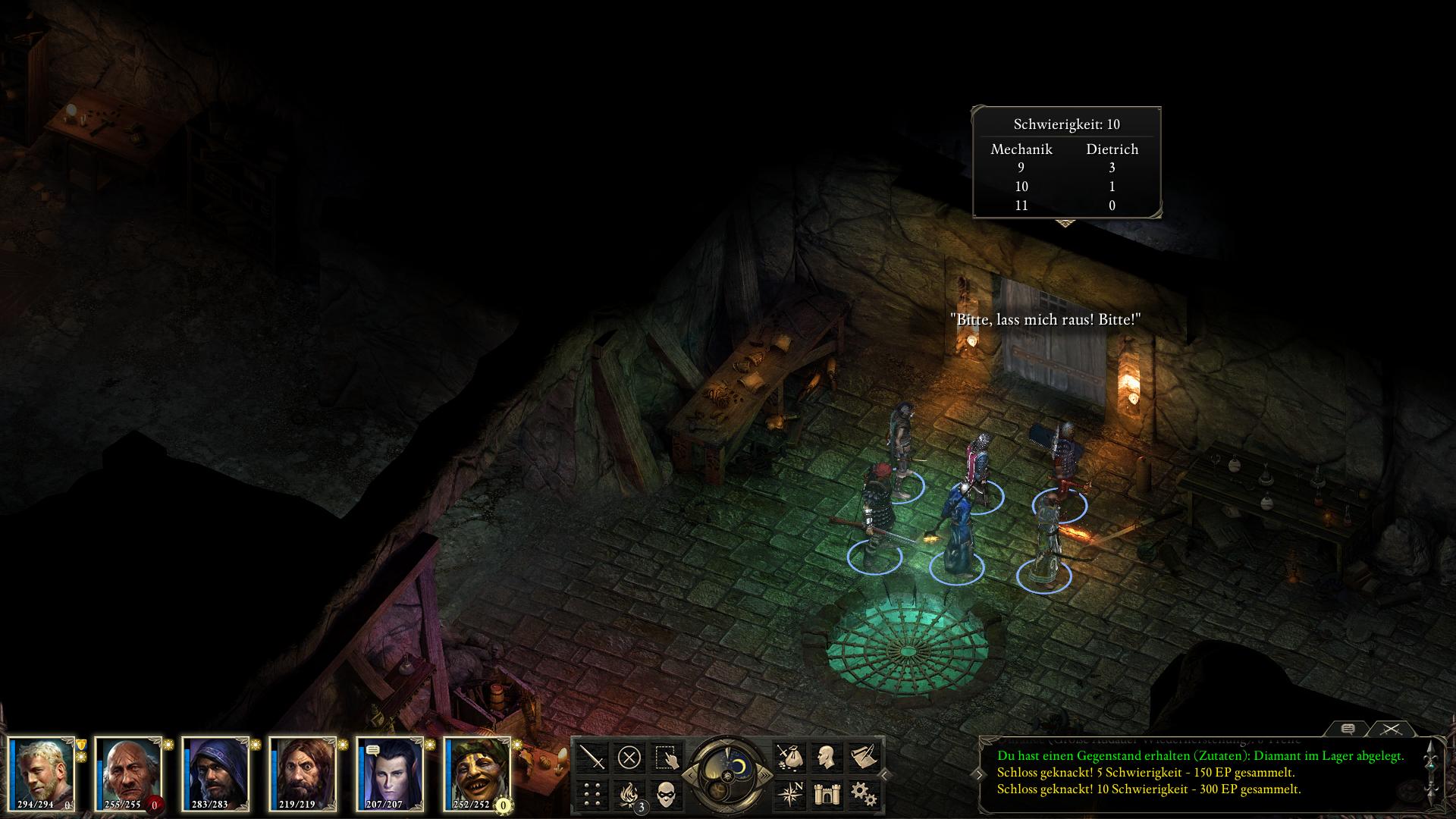Select the blond bearded character portrait
The image size is (1456, 819).
42,772
